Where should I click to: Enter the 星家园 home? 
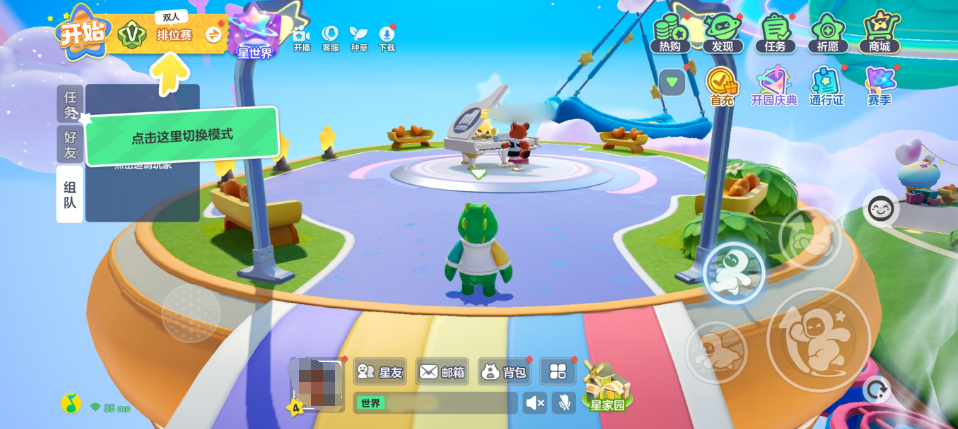click(x=606, y=388)
